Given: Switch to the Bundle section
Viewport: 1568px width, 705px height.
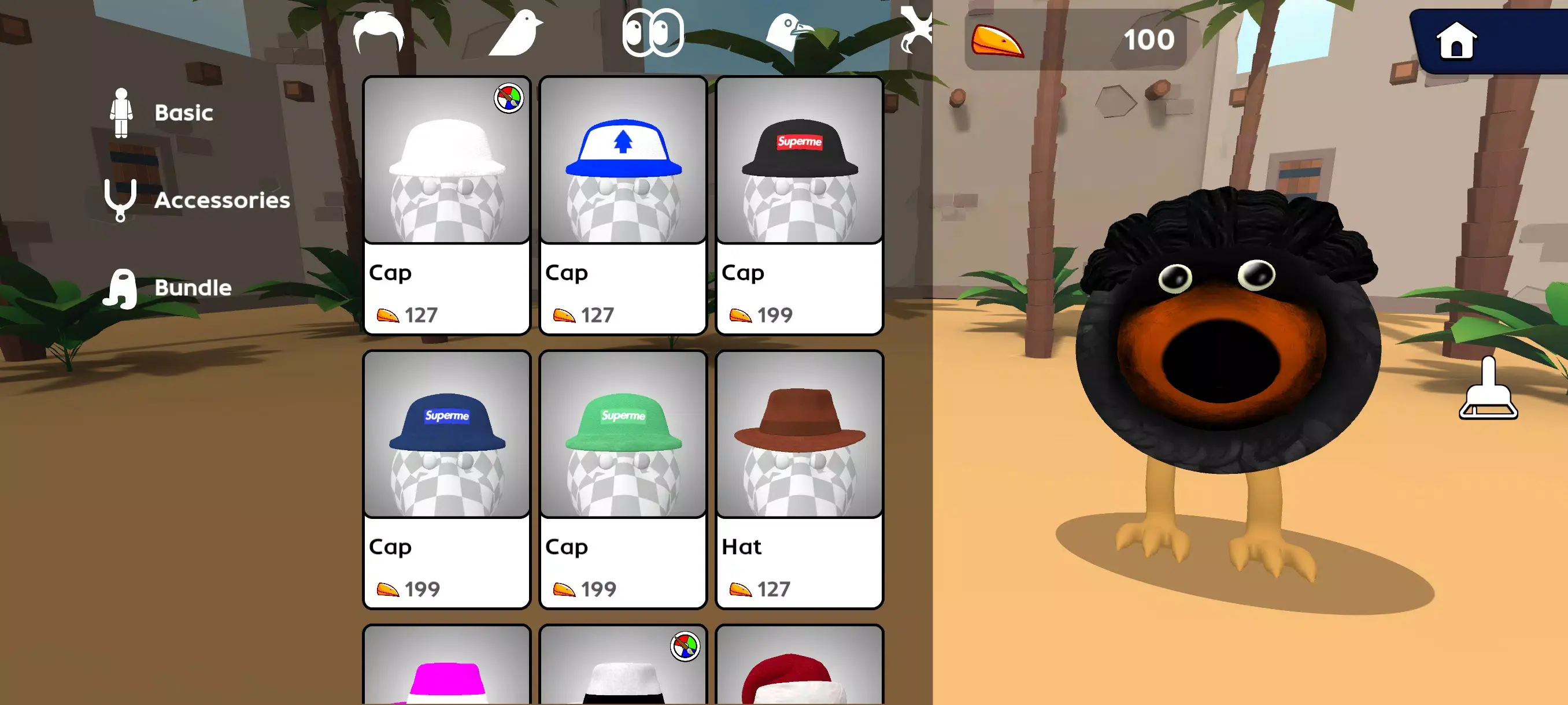Looking at the screenshot, I should (193, 287).
